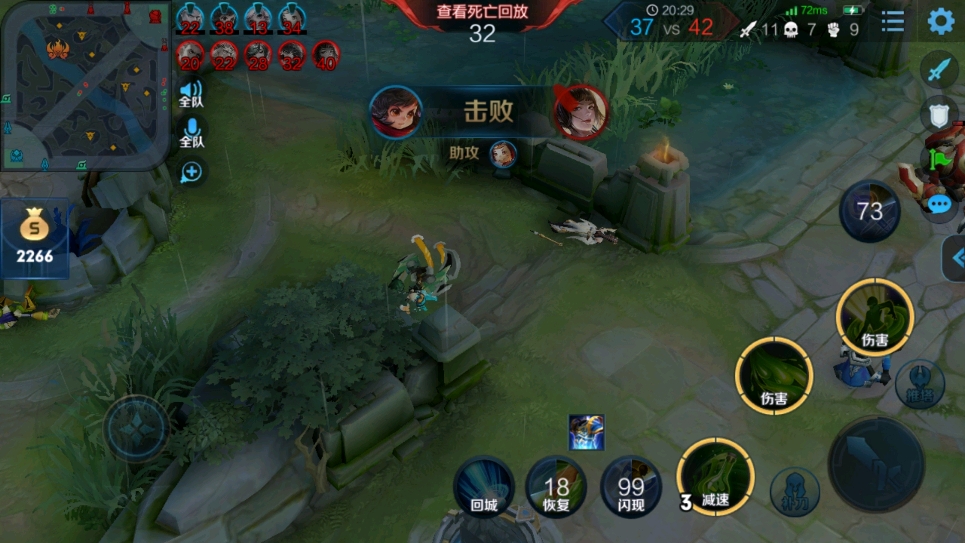Hit the large basic attack button
Image resolution: width=965 pixels, height=543 pixels.
[876, 464]
